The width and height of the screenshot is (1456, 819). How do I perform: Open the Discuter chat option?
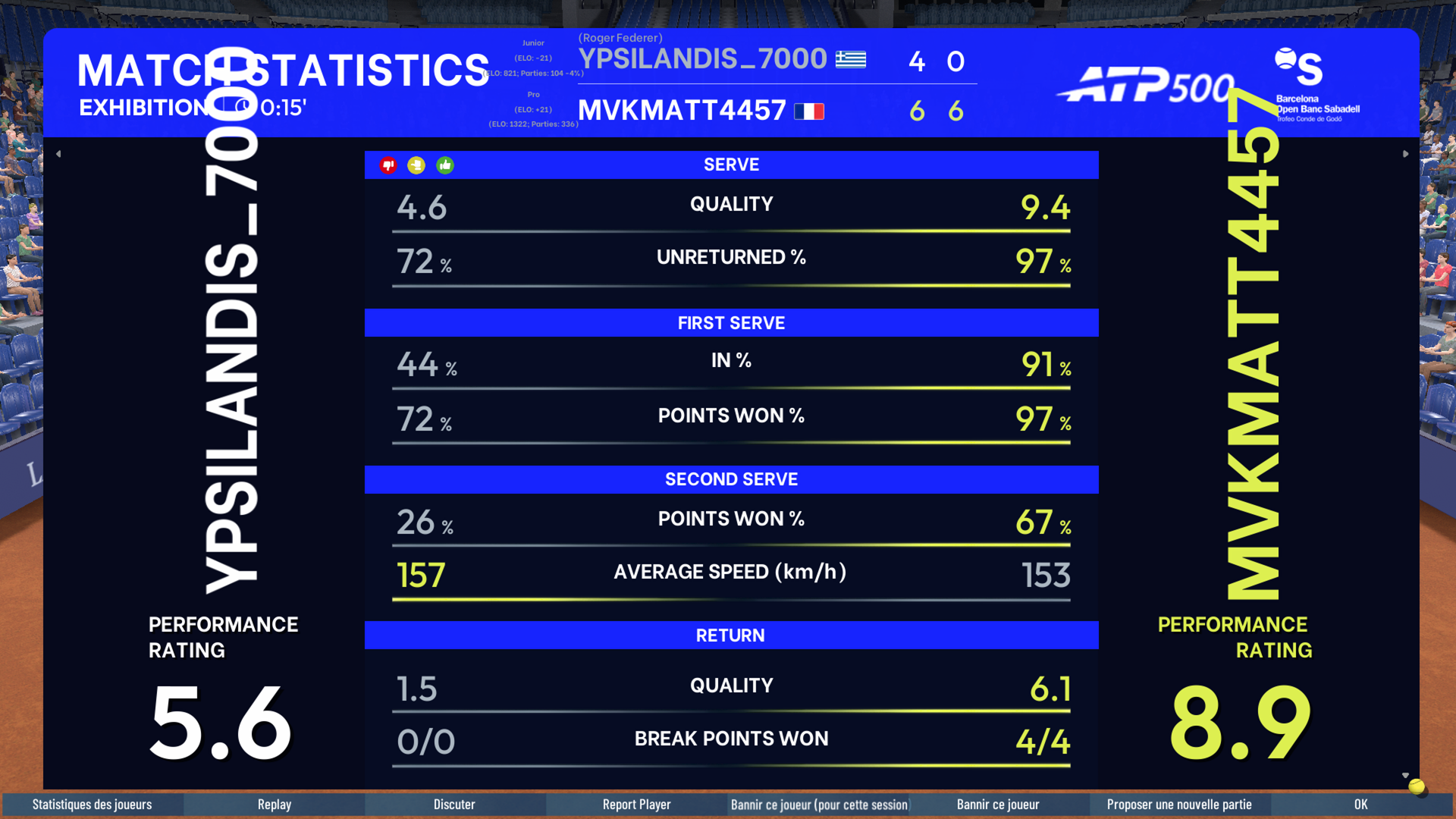tap(454, 805)
